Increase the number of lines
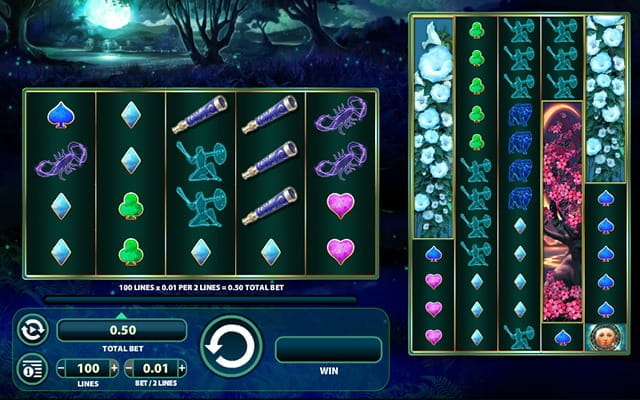Screen dimensions: 640x400 point(113,367)
